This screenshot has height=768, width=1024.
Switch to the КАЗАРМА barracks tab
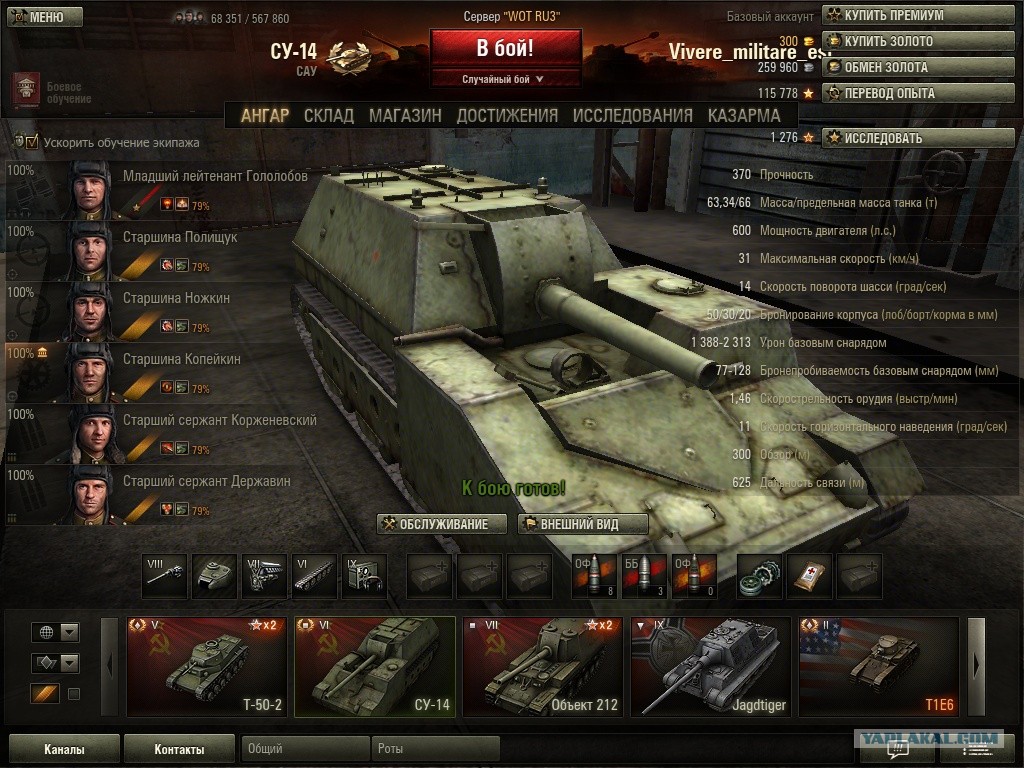pos(744,115)
